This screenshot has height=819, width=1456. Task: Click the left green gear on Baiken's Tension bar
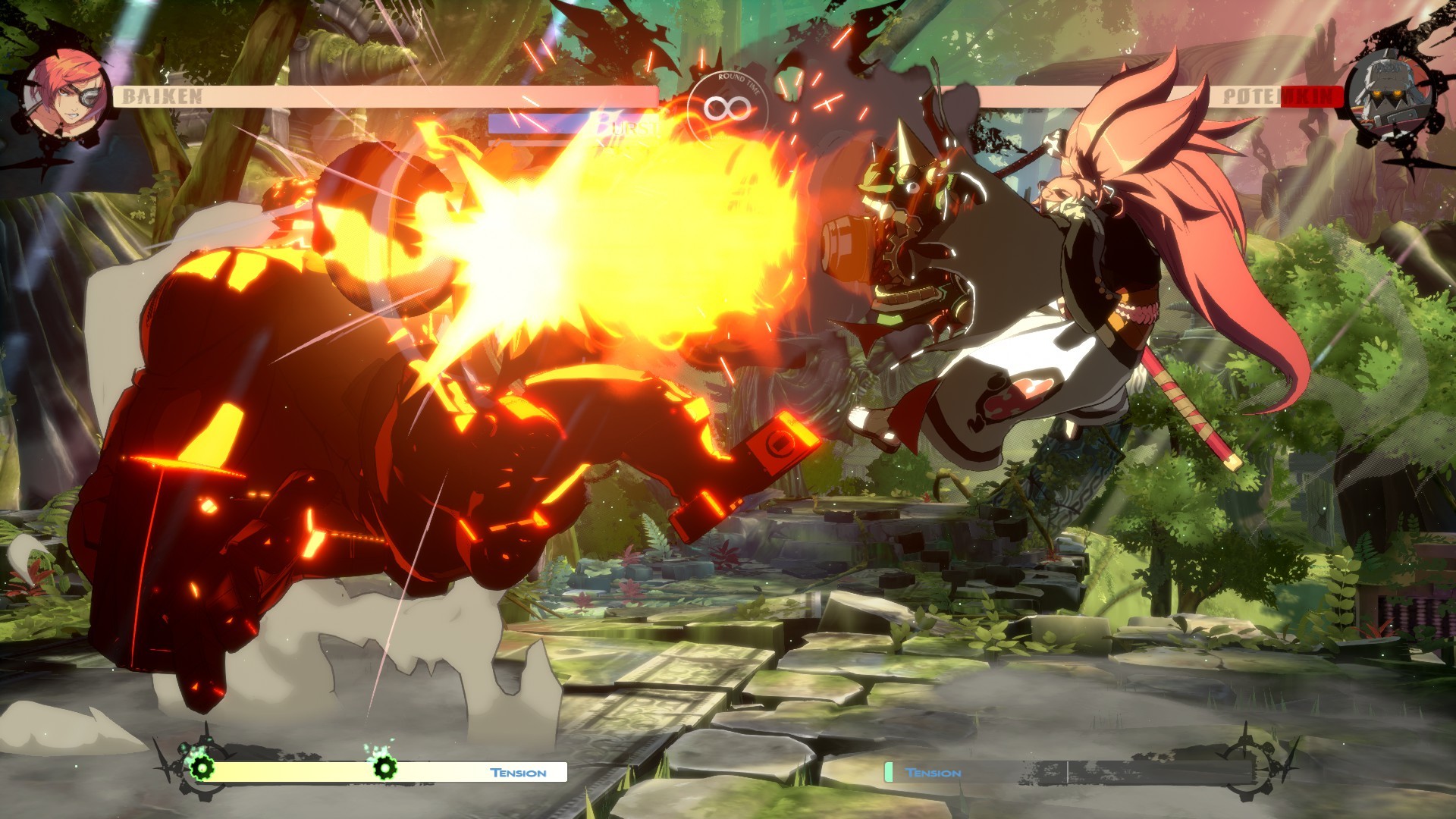click(202, 770)
